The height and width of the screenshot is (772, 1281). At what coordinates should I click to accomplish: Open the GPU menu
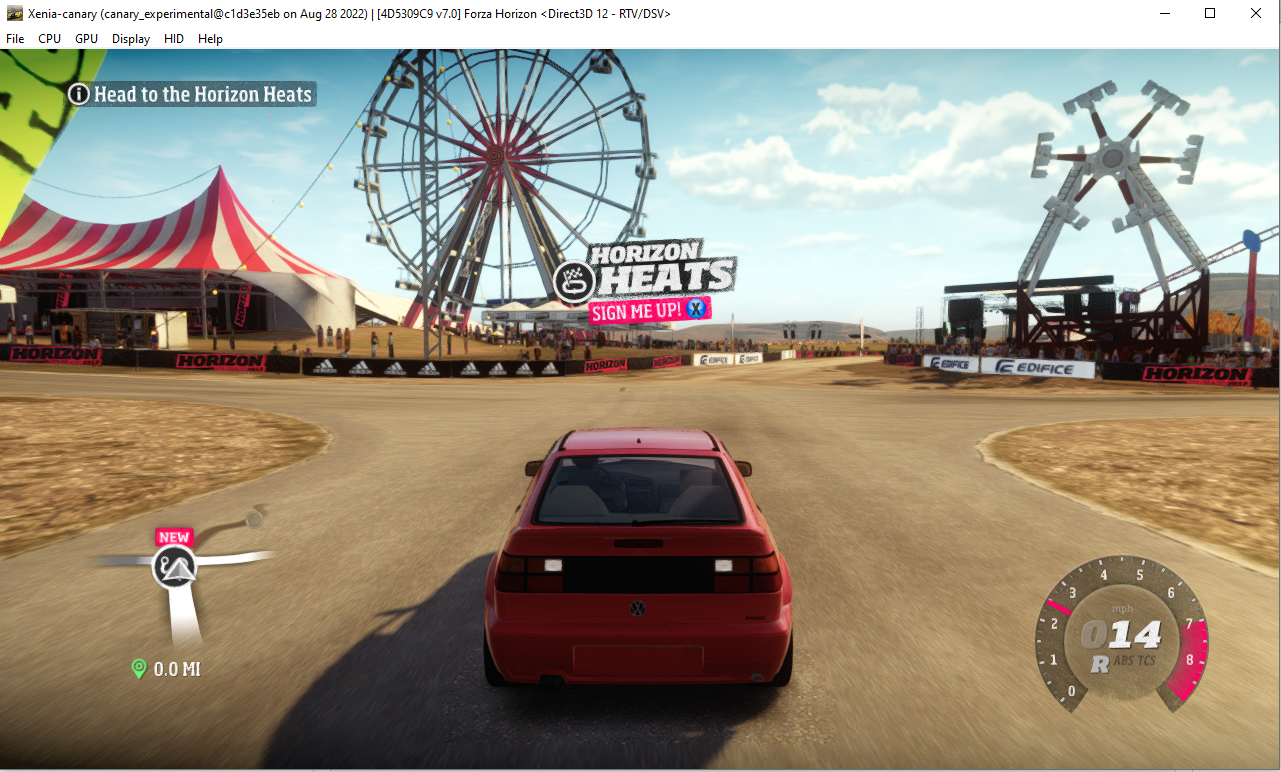[86, 38]
